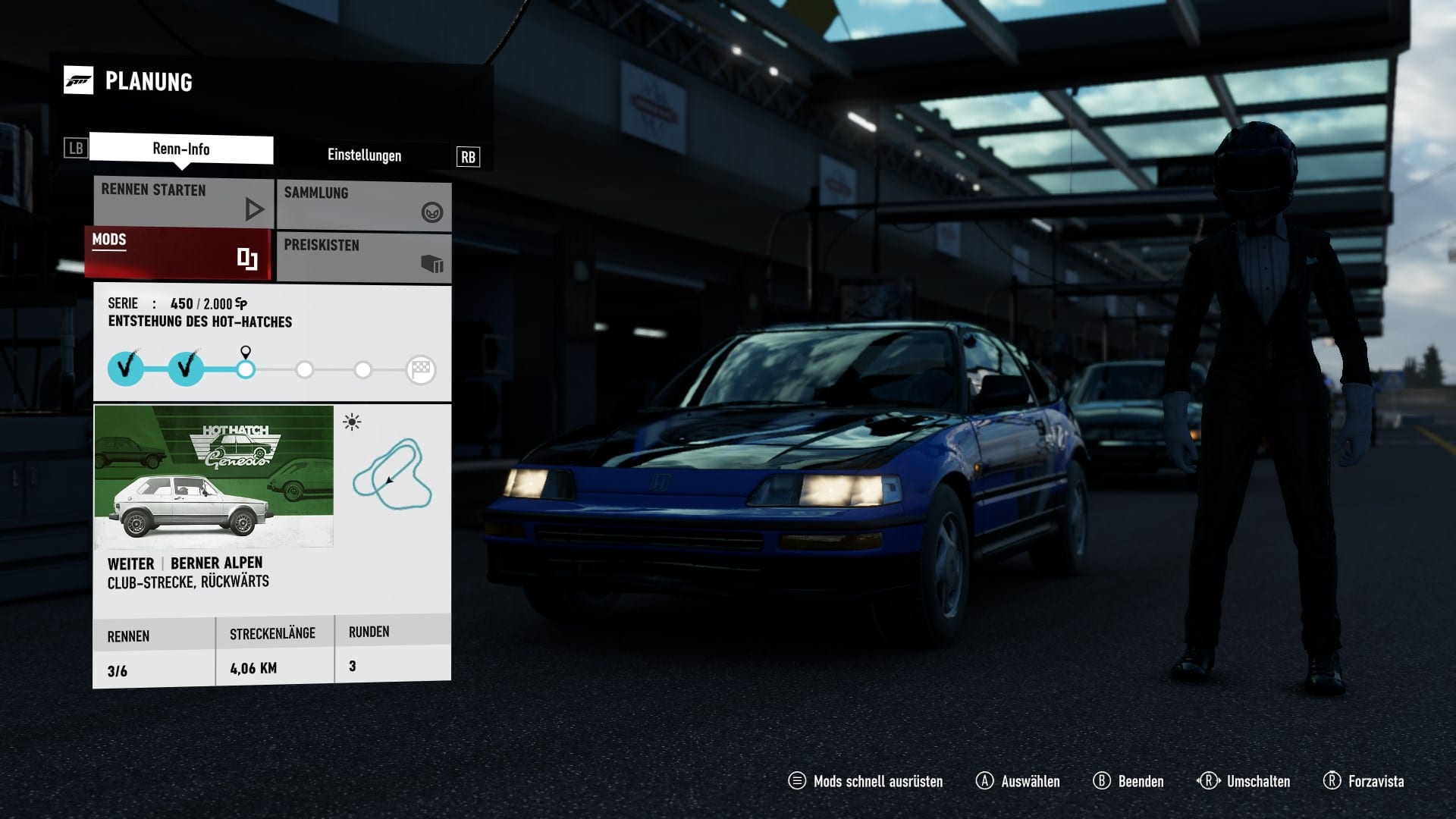Open the Mods tile
Image resolution: width=1456 pixels, height=819 pixels.
pos(177,253)
